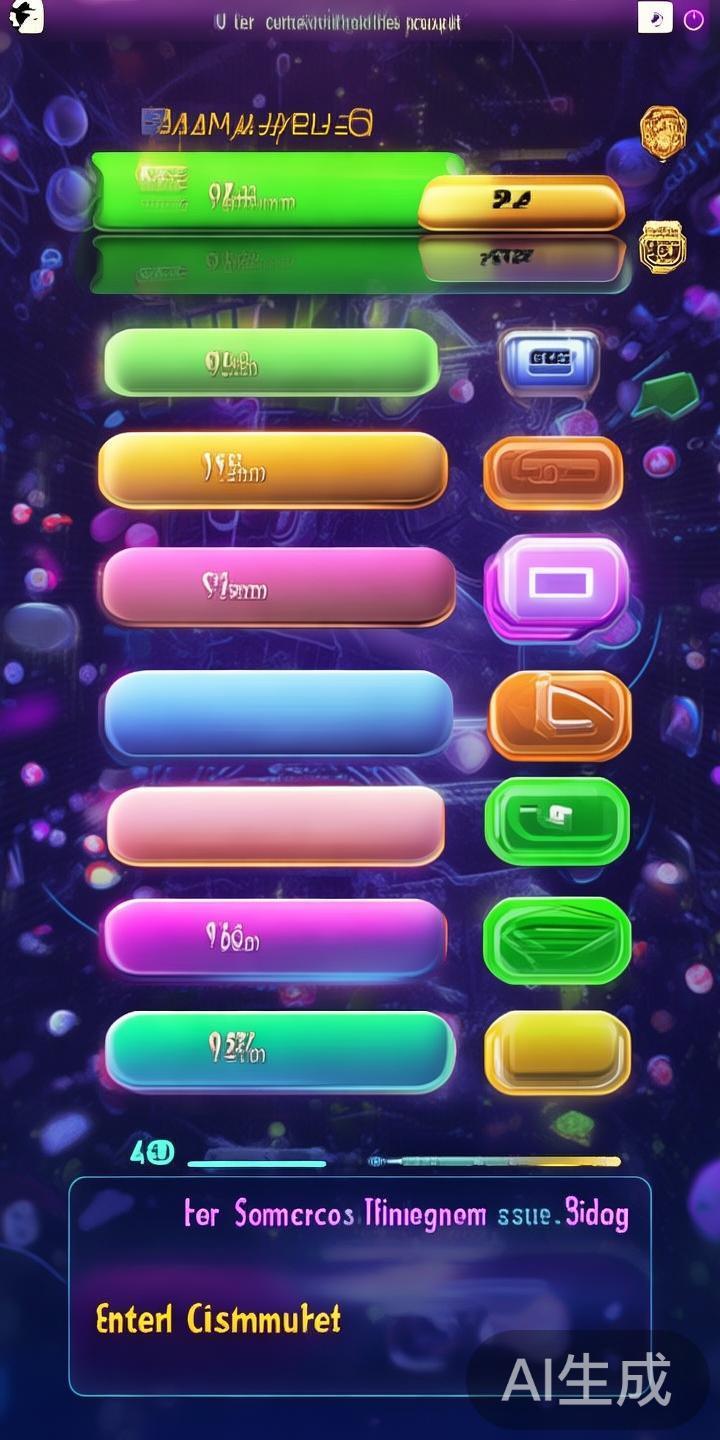The width and height of the screenshot is (720, 1440).
Task: Open the white square icon beside power
Action: (655, 18)
